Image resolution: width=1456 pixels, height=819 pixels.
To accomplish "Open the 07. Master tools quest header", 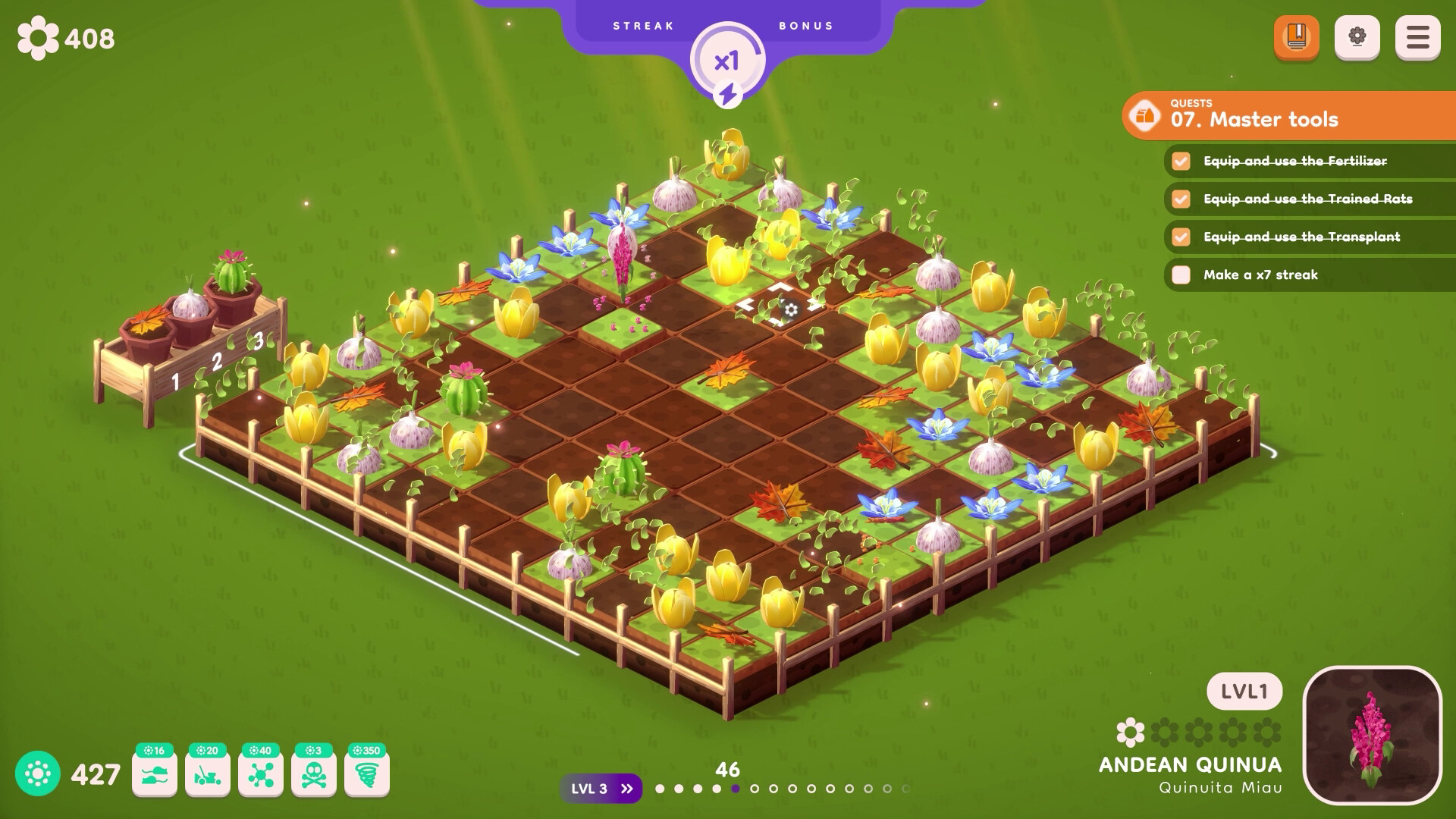I will 1253,119.
